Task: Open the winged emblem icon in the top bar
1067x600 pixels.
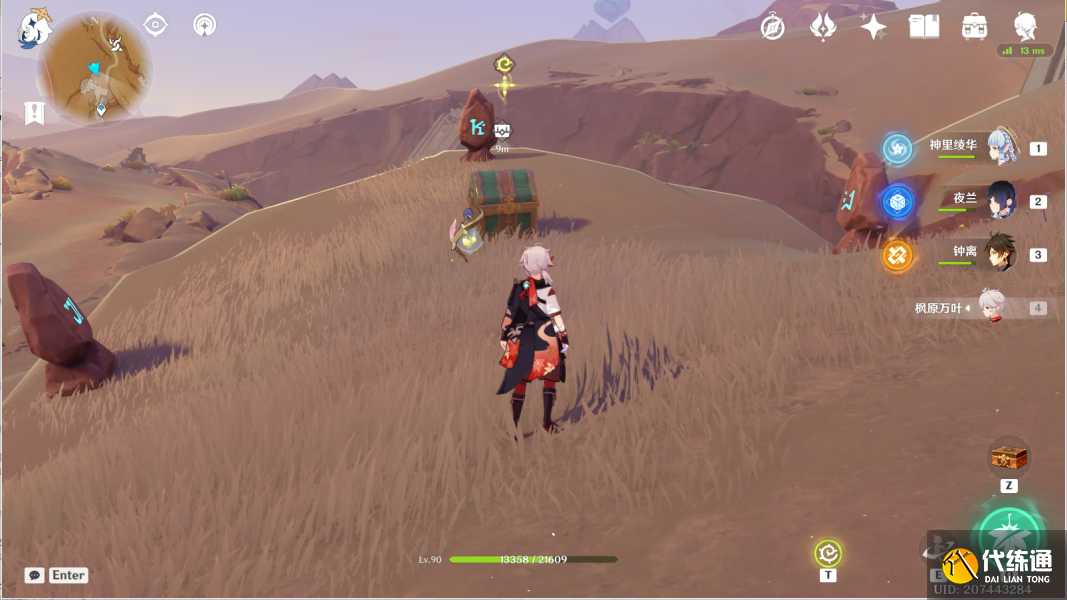Action: click(x=823, y=27)
